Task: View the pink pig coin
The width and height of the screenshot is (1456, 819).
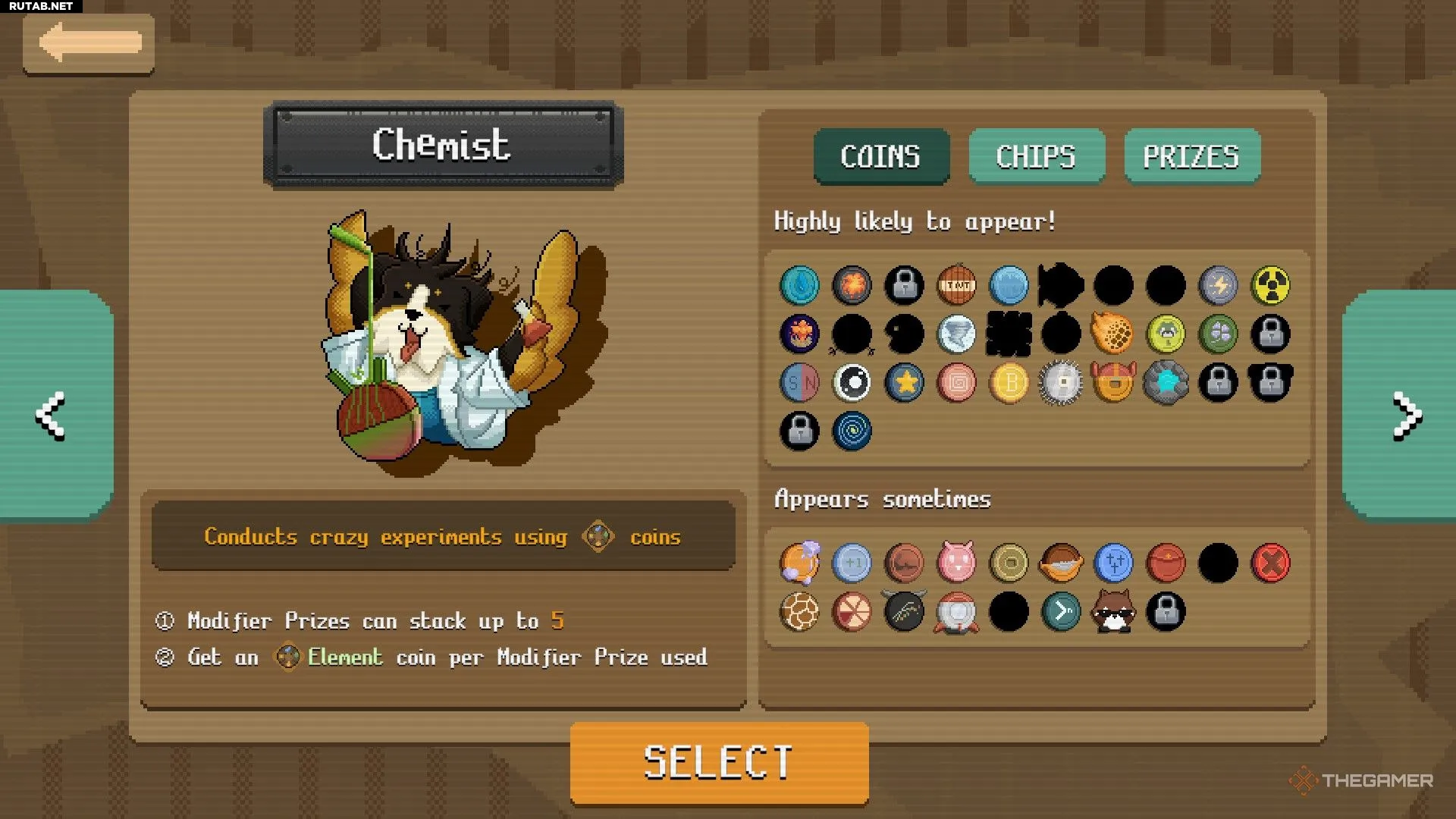Action: pos(957,563)
